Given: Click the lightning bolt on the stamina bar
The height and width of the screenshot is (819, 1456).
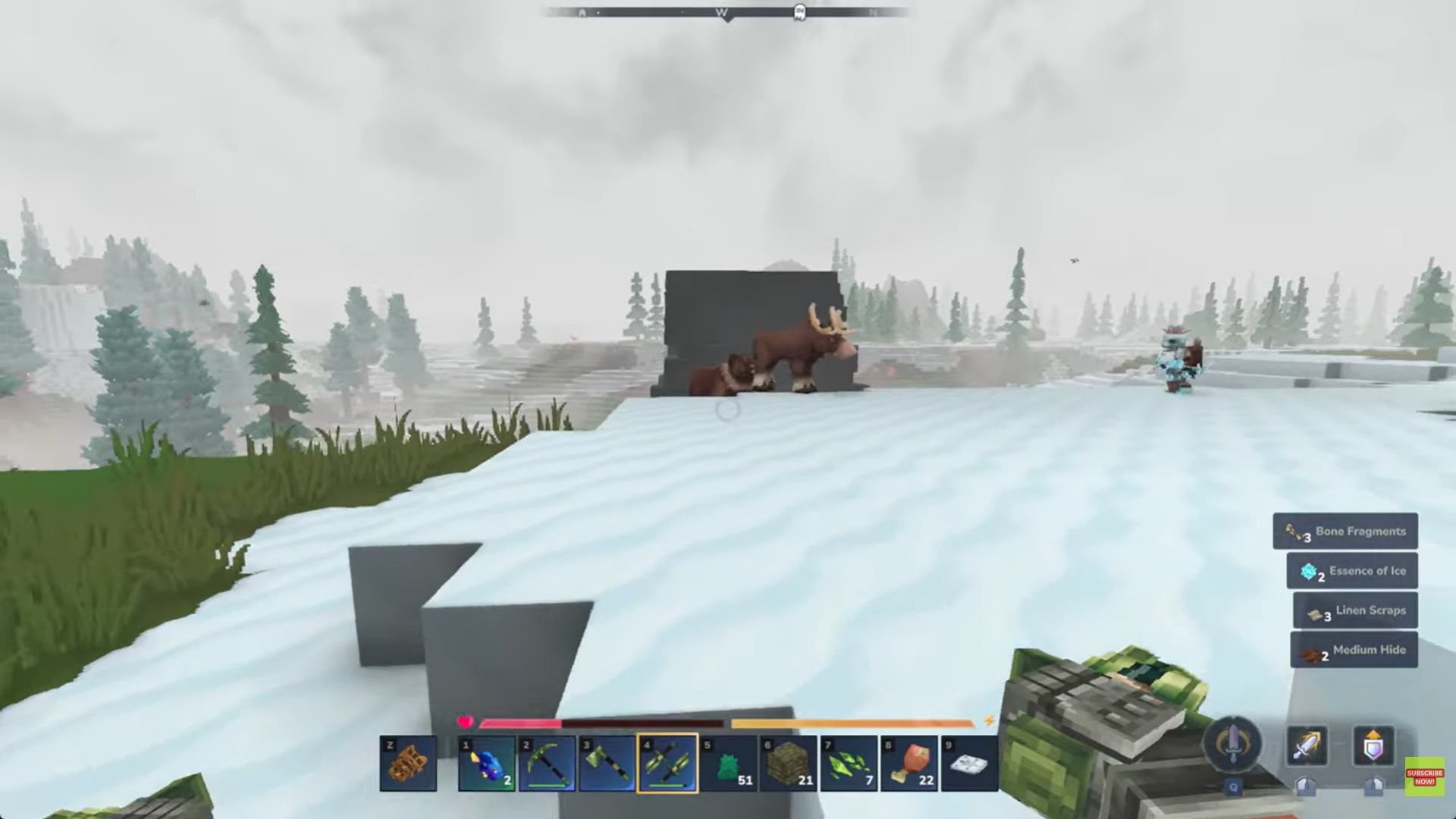Looking at the screenshot, I should pos(988,721).
